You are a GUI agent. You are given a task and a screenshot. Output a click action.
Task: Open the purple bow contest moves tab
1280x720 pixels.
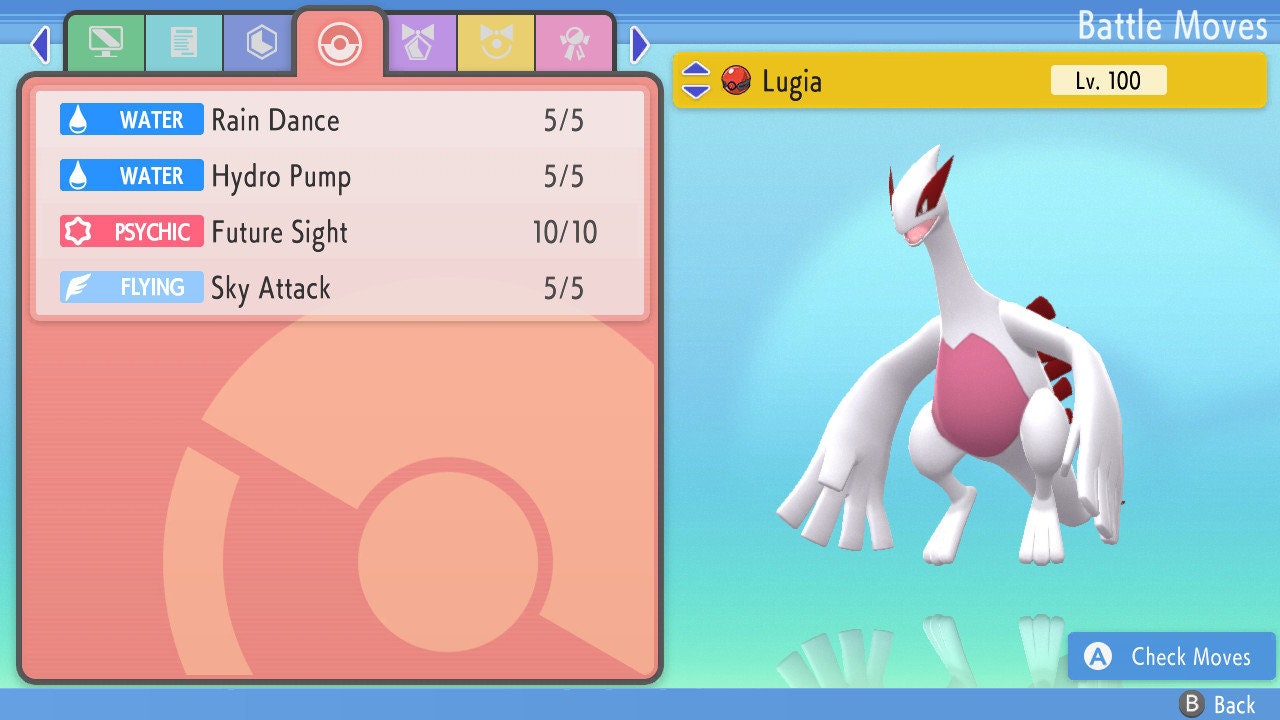pyautogui.click(x=419, y=42)
